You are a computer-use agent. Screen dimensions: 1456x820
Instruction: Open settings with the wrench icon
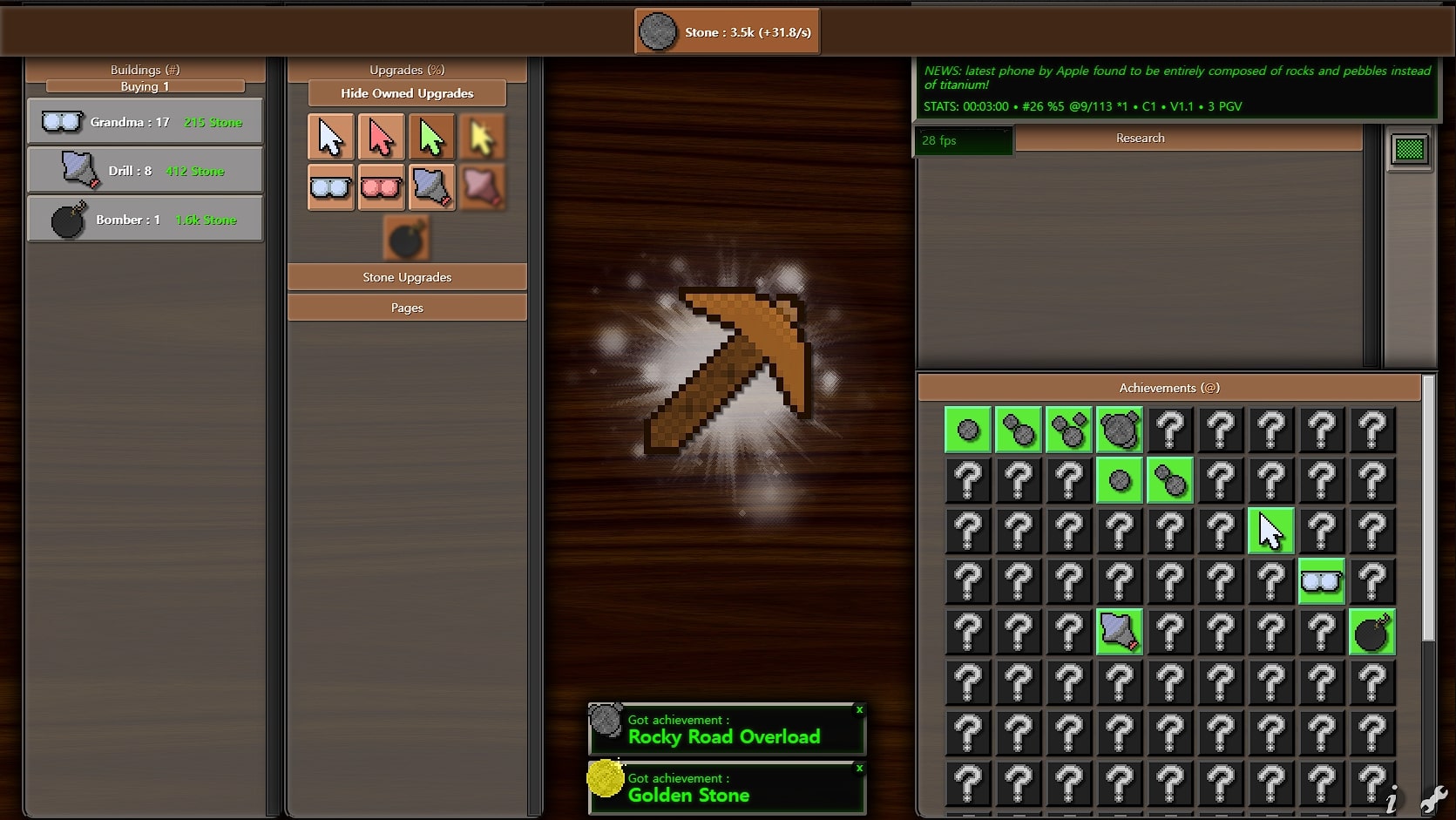click(1433, 799)
